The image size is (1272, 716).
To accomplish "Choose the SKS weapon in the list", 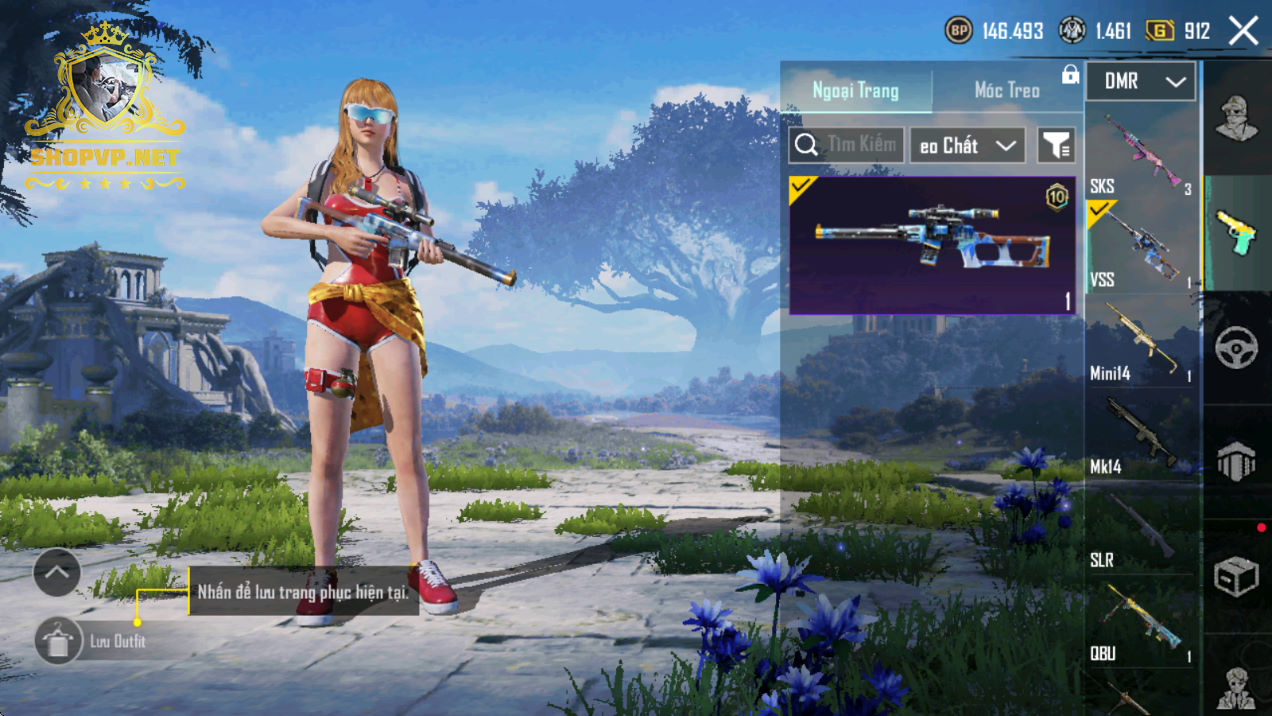I will 1140,155.
